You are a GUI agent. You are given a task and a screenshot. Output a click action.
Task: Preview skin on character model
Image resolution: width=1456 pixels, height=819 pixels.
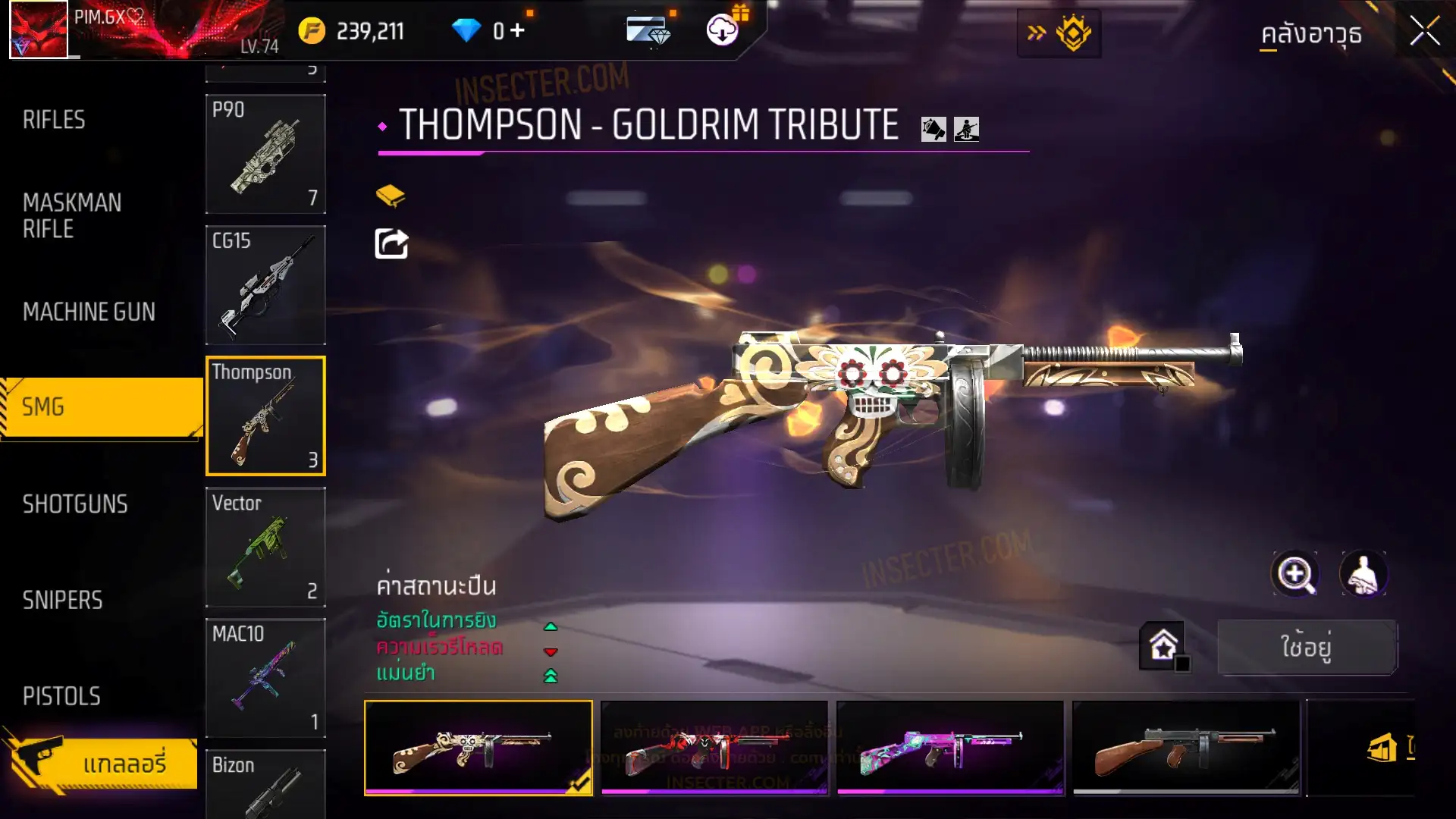1363,574
